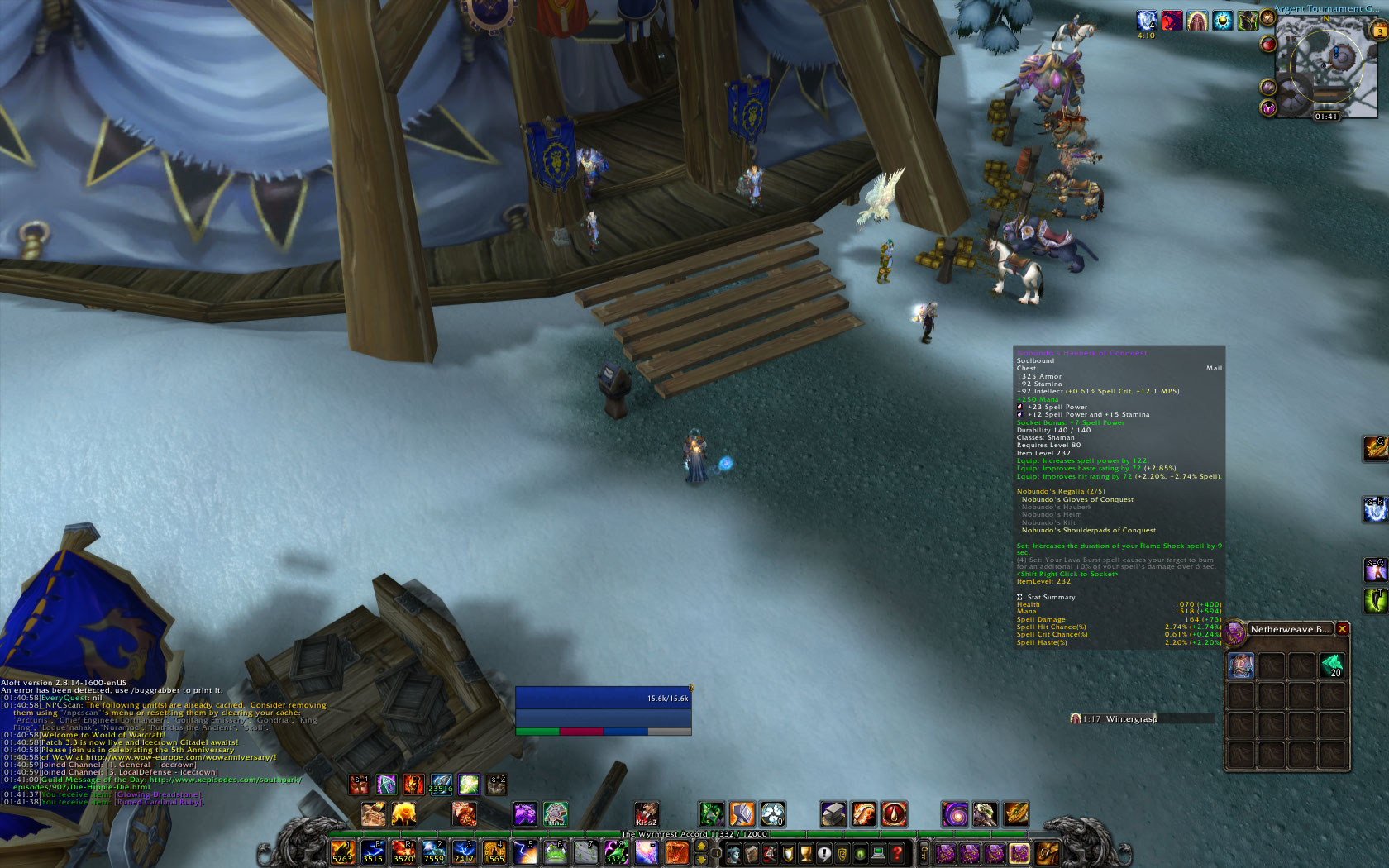1389x868 pixels.
Task: Click the Water Shield buff icon
Action: pyautogui.click(x=1146, y=21)
